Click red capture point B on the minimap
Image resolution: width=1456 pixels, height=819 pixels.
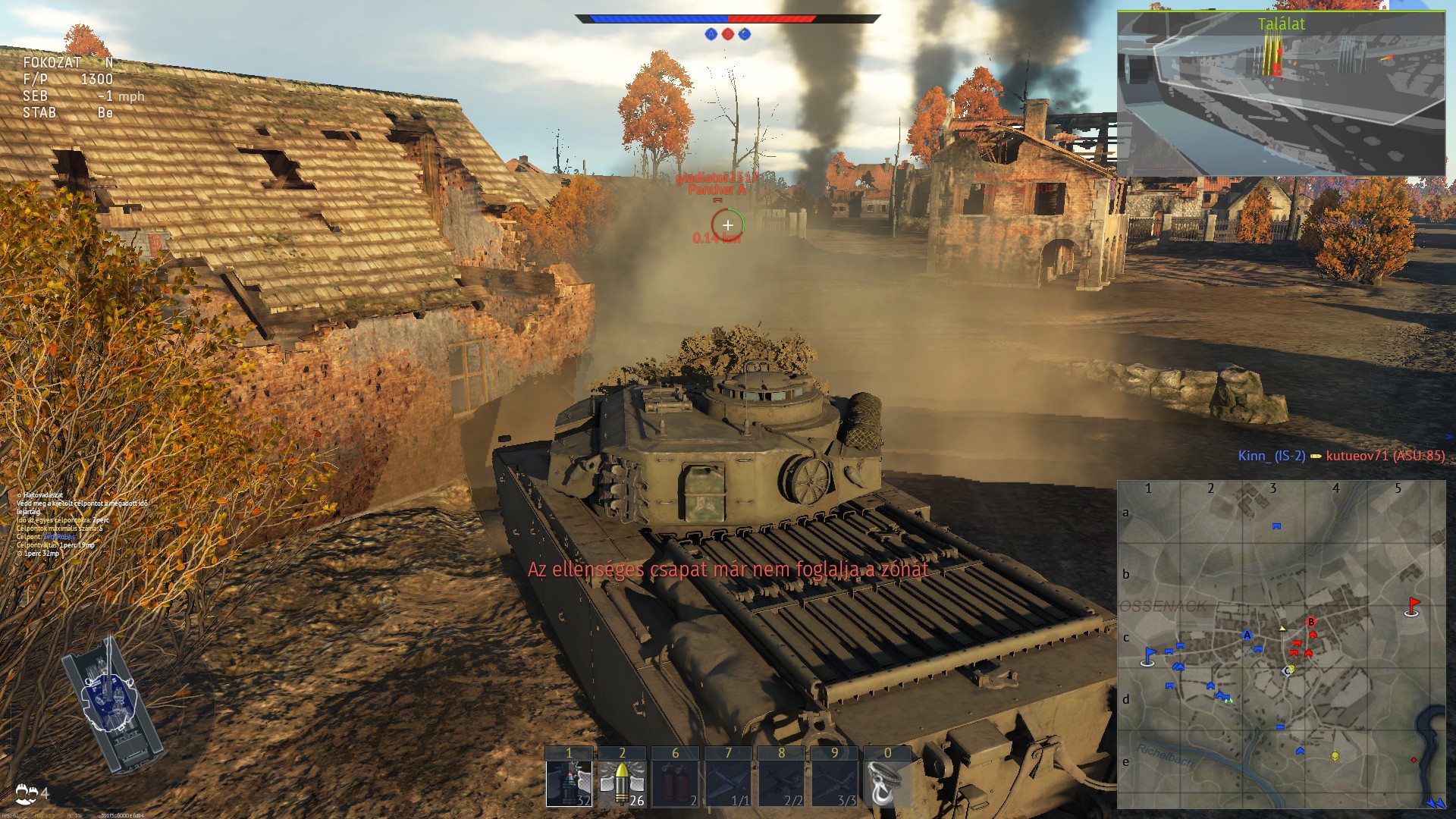(1311, 623)
